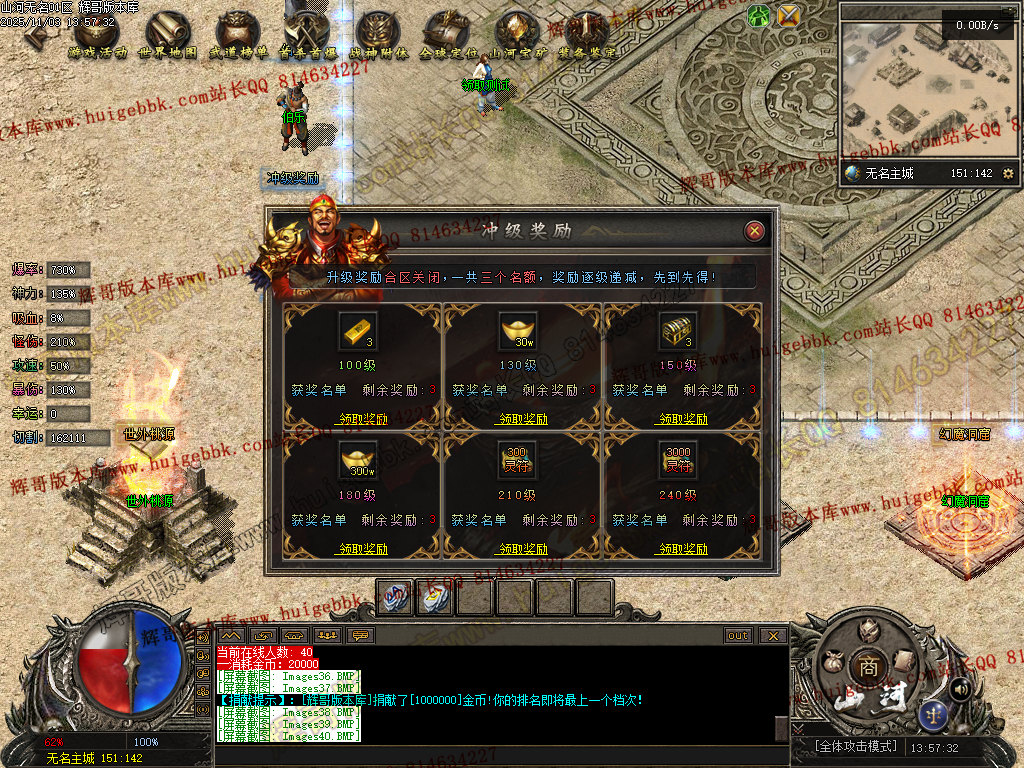The width and height of the screenshot is (1024, 768).
Task: Show the 武道榜单 ranking list
Action: tap(238, 34)
